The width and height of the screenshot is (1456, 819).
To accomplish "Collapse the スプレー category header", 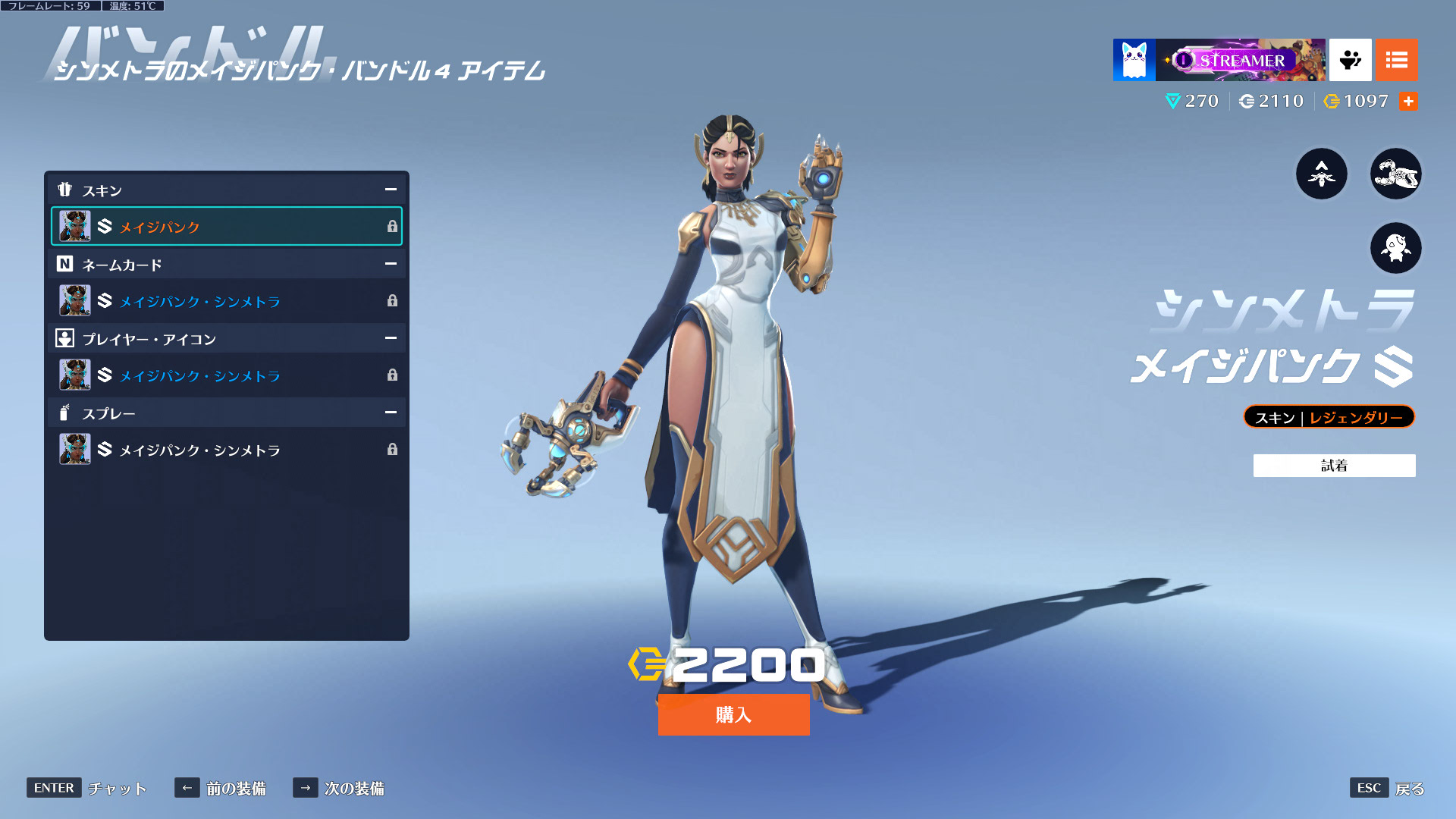I will [x=391, y=413].
